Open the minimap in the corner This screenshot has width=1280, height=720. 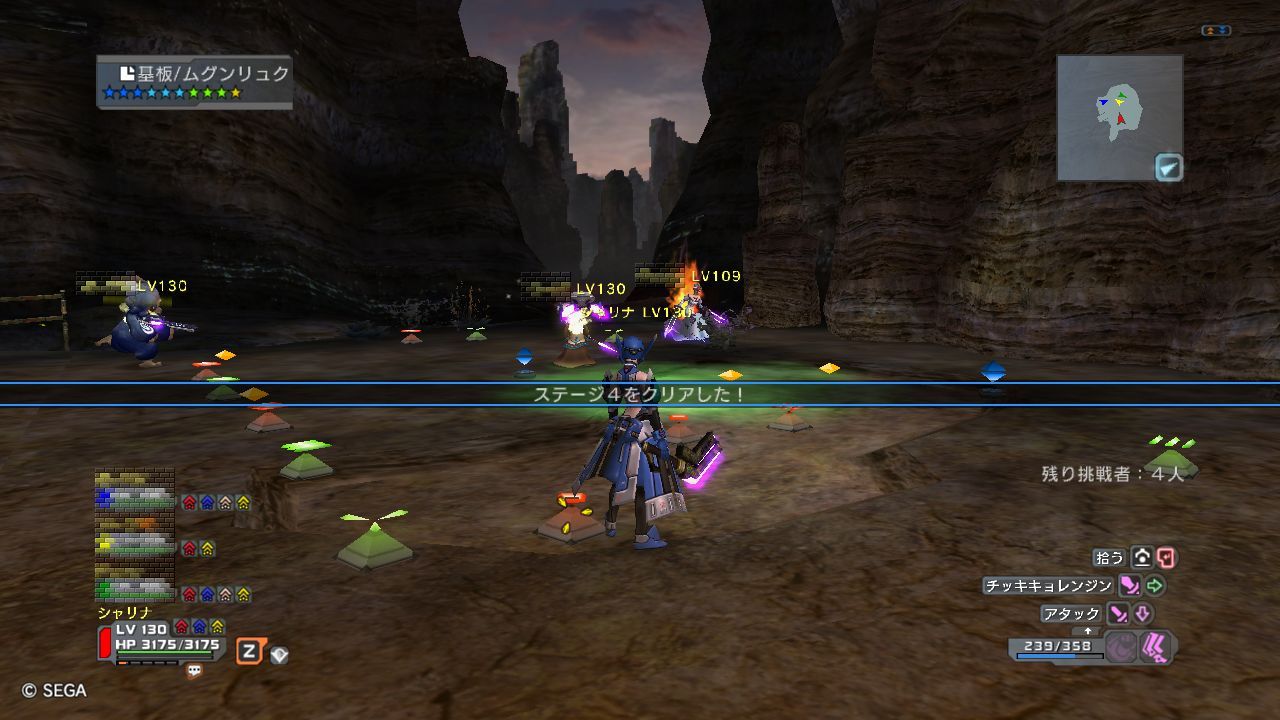coord(1119,117)
